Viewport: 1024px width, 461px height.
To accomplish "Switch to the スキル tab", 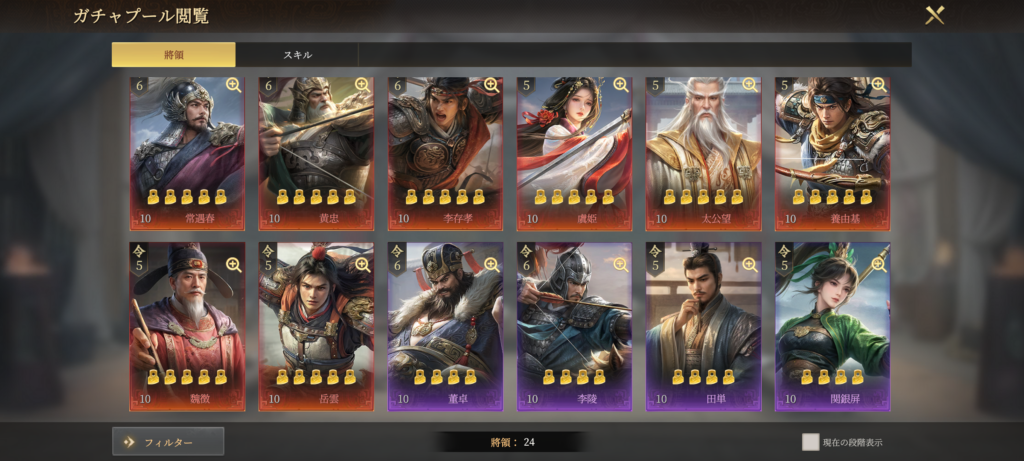I will pyautogui.click(x=297, y=54).
